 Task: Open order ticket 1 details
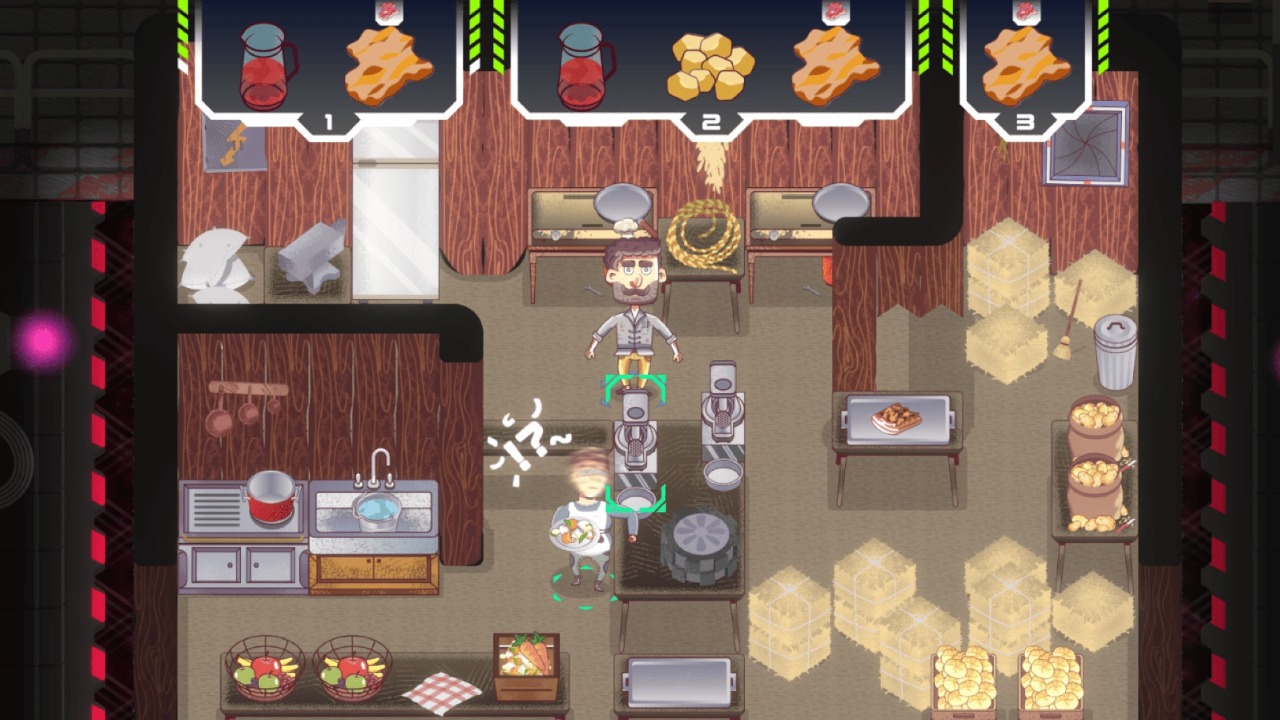click(x=330, y=120)
